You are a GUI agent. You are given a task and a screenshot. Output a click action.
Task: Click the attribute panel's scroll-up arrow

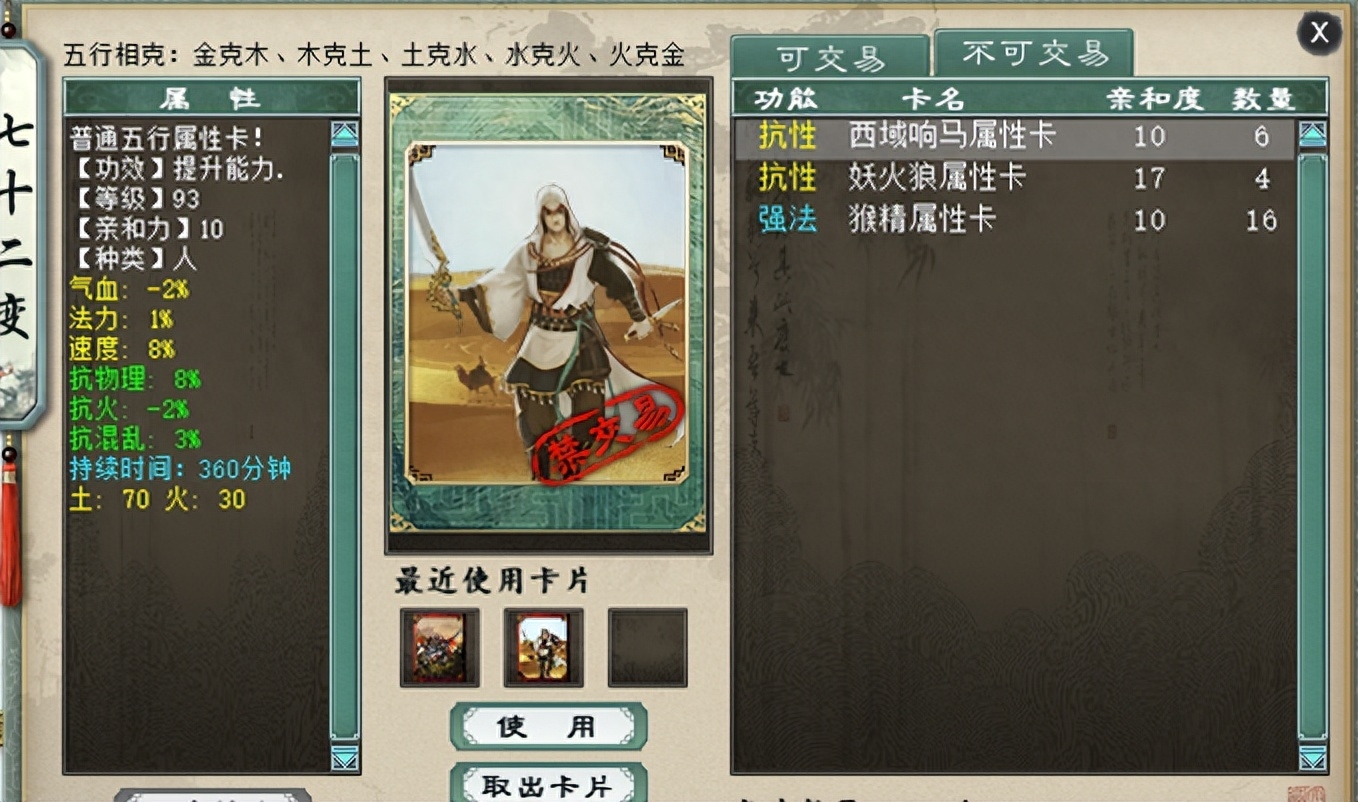(x=345, y=135)
